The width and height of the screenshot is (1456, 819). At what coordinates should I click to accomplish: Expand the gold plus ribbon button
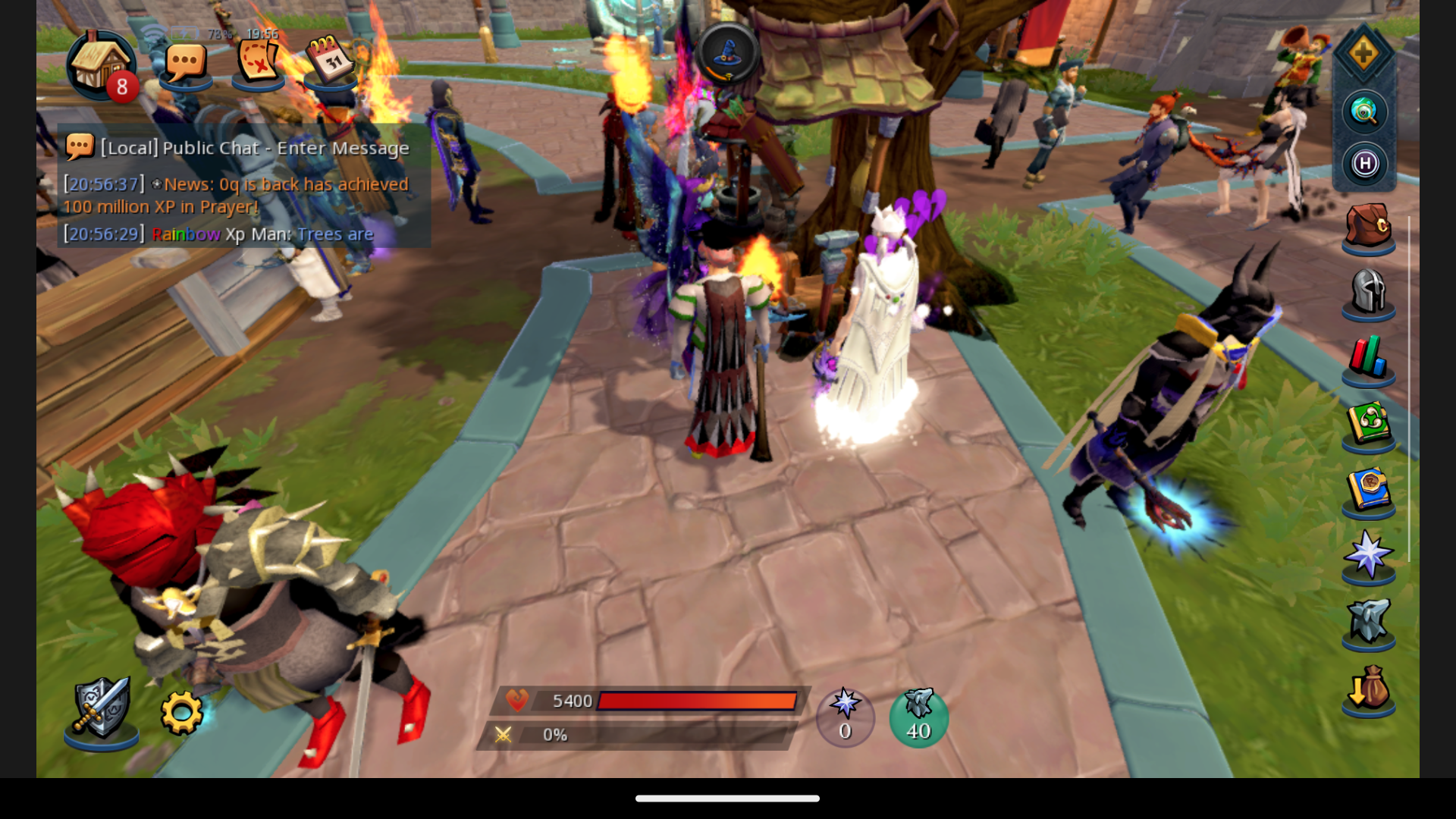[x=1363, y=53]
